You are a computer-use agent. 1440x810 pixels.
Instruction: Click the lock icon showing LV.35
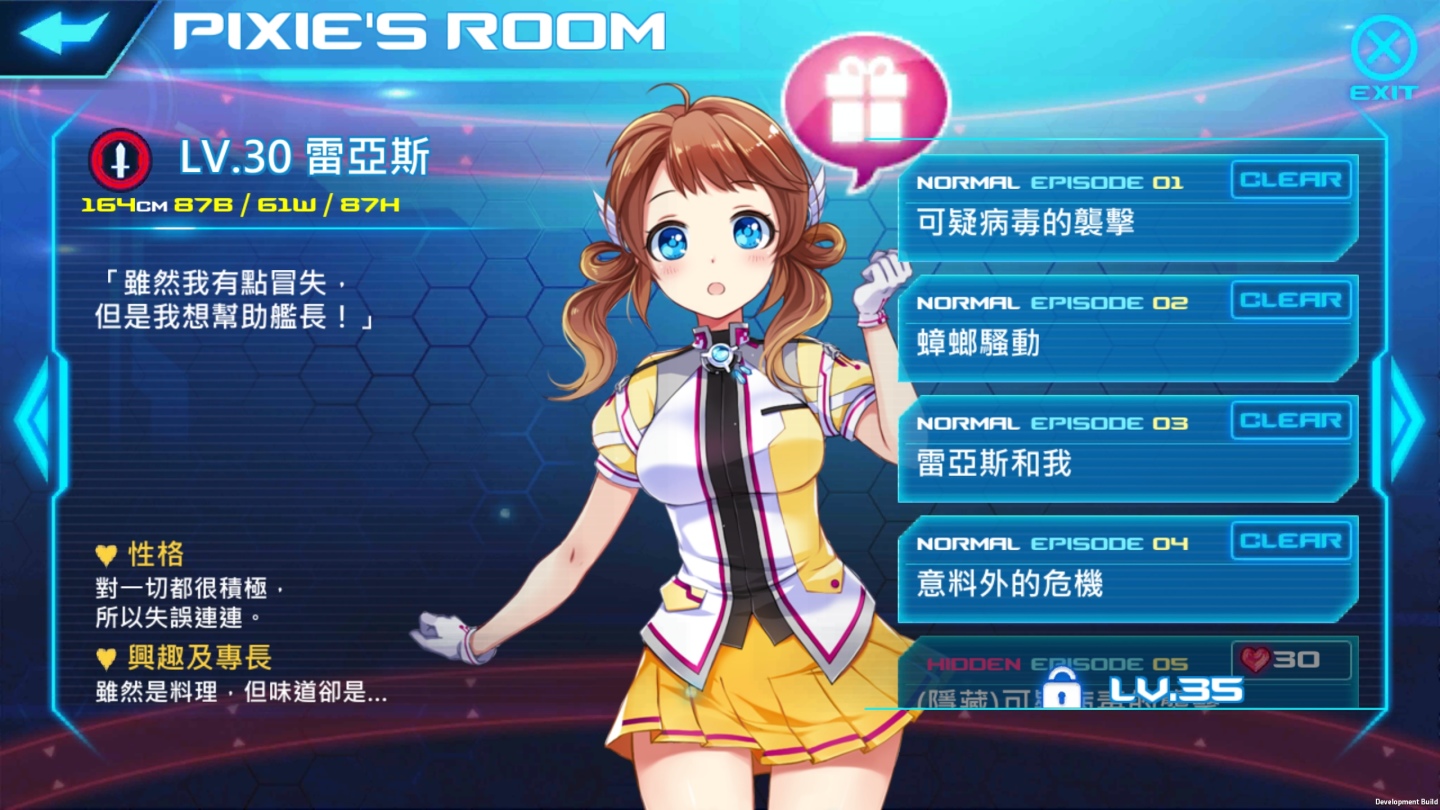[x=1062, y=688]
